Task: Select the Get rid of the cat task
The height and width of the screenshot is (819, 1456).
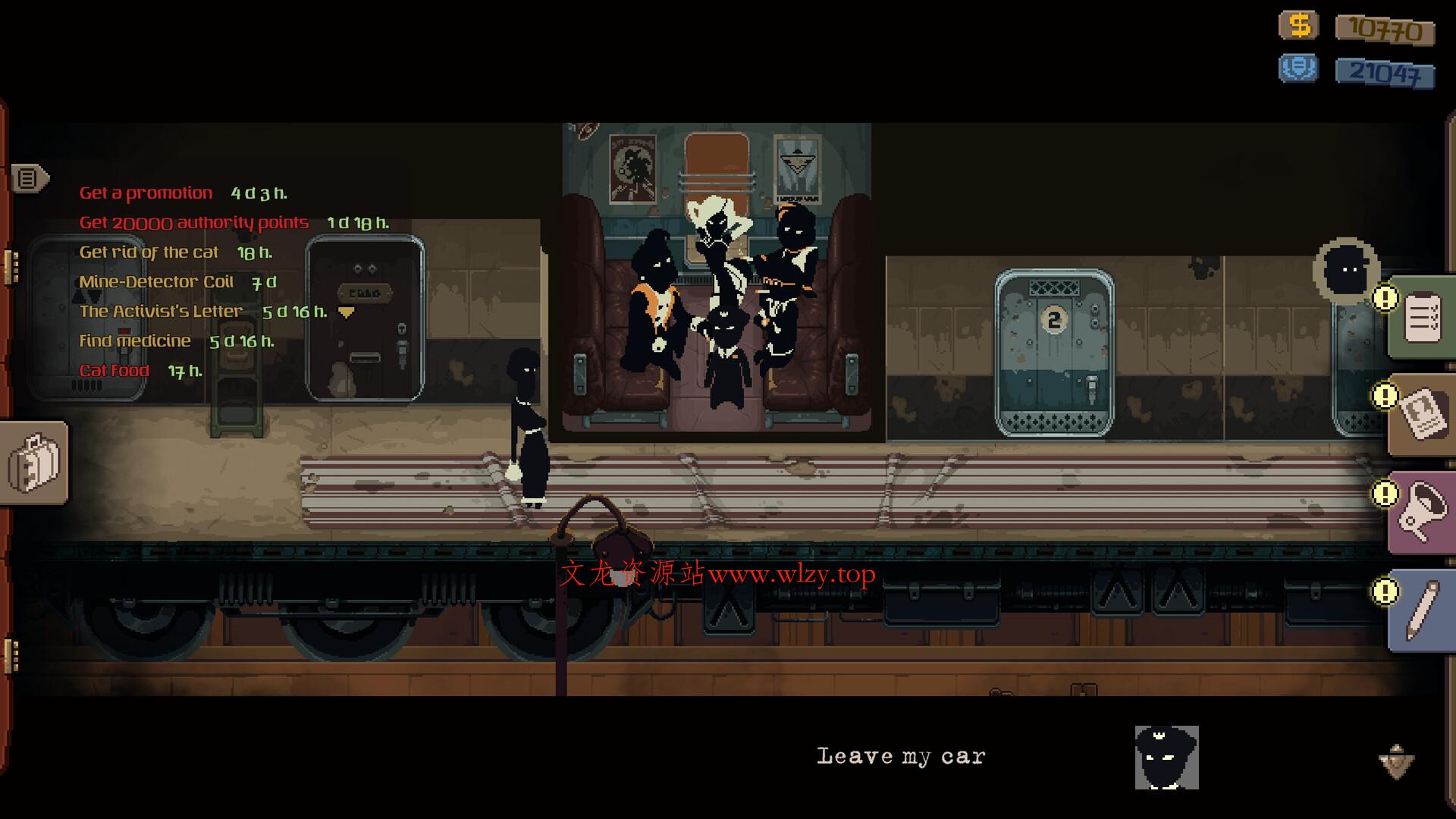Action: click(149, 253)
